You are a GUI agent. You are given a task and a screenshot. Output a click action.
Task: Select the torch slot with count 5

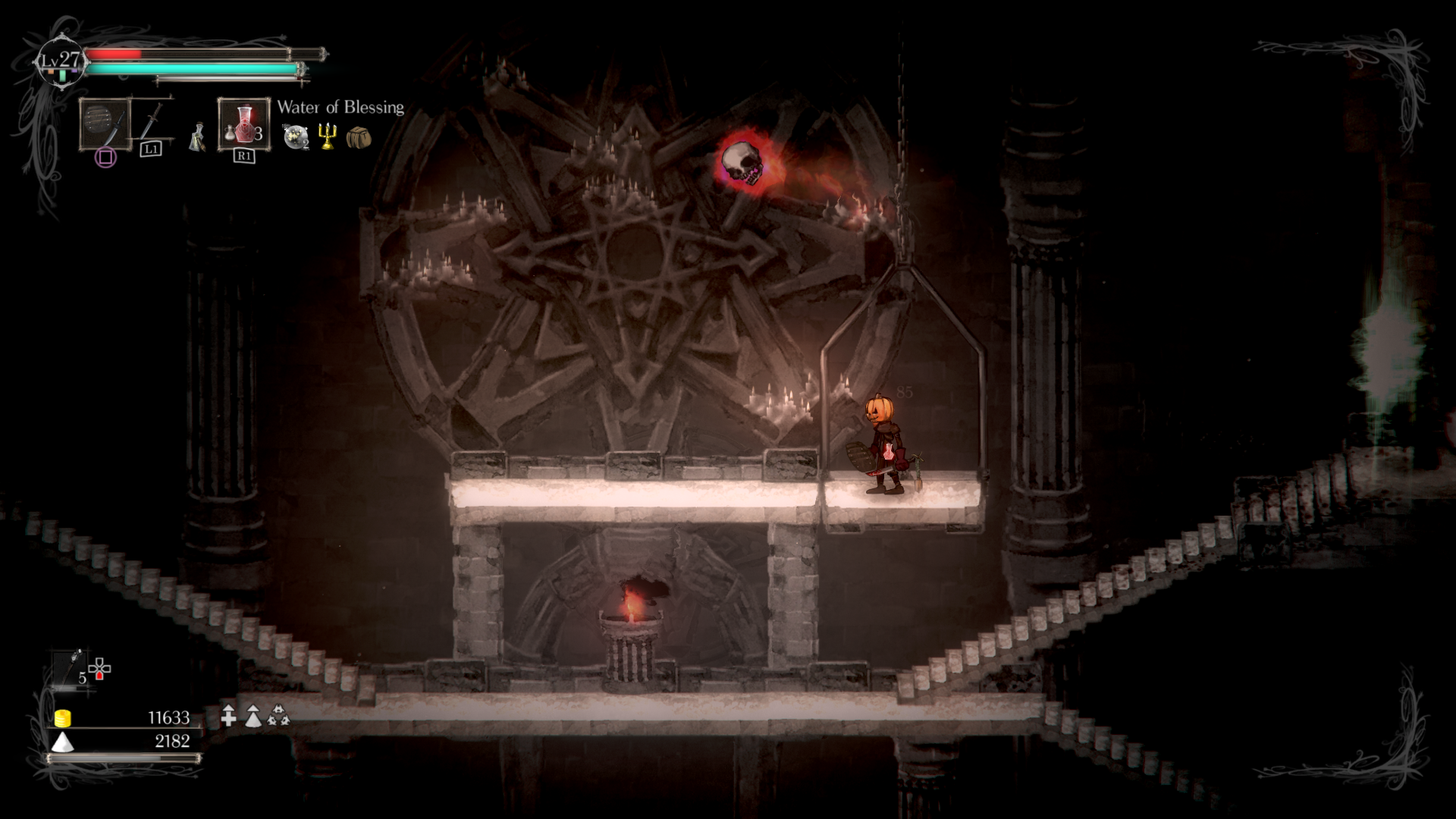[74, 668]
